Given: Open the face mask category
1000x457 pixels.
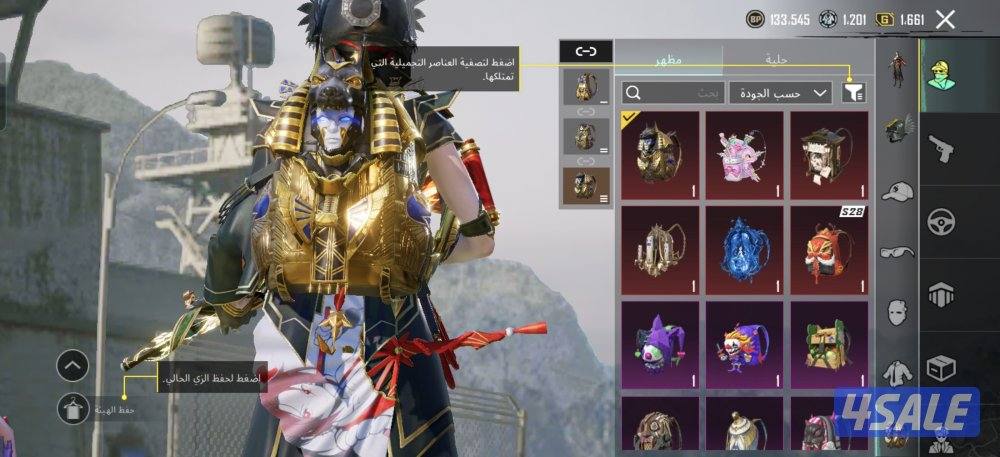Looking at the screenshot, I should (x=898, y=311).
